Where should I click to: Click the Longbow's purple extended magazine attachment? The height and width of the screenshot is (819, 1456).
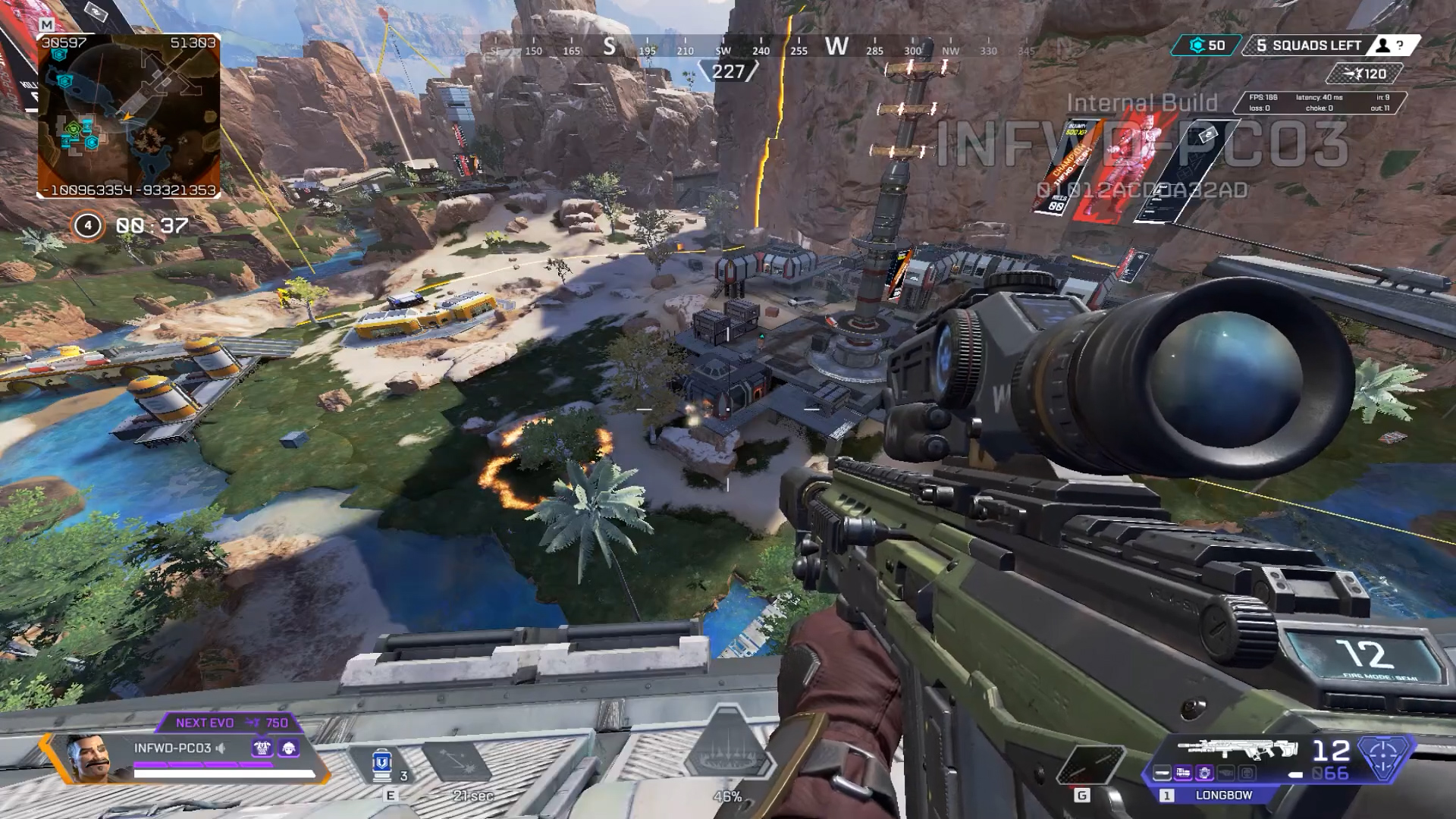pos(1183,773)
